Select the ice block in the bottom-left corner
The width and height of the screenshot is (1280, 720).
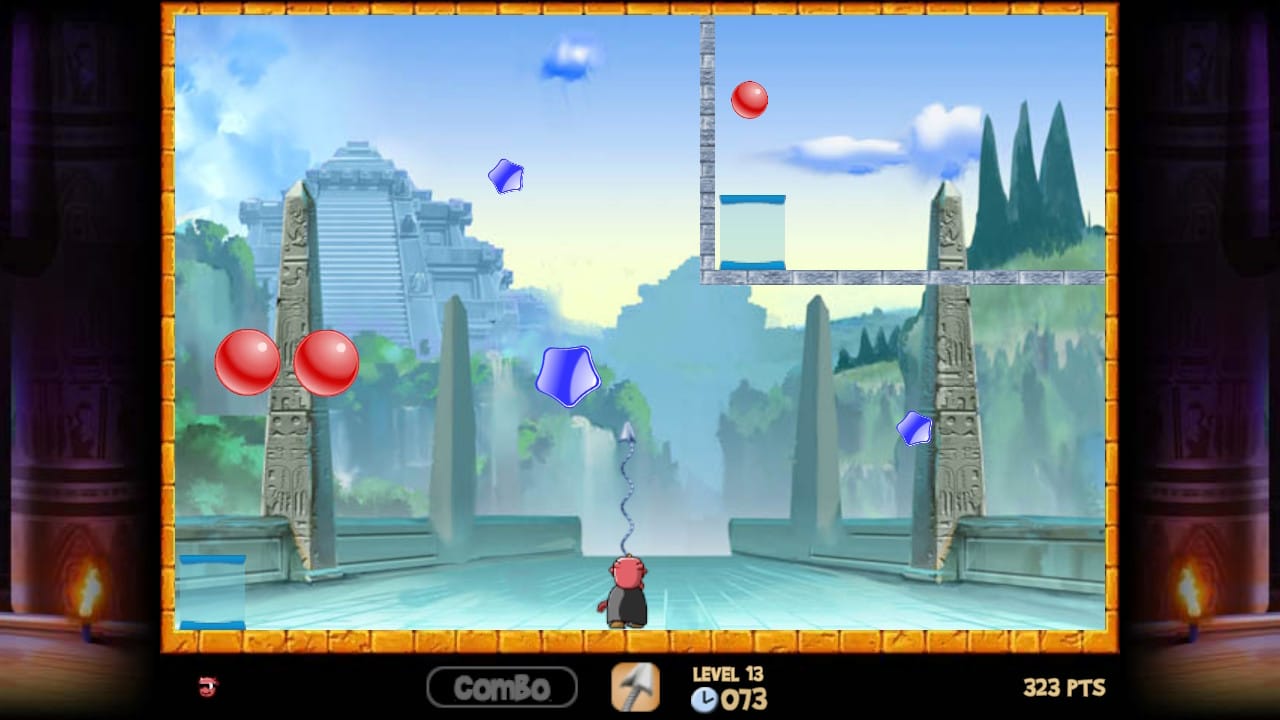tap(212, 590)
